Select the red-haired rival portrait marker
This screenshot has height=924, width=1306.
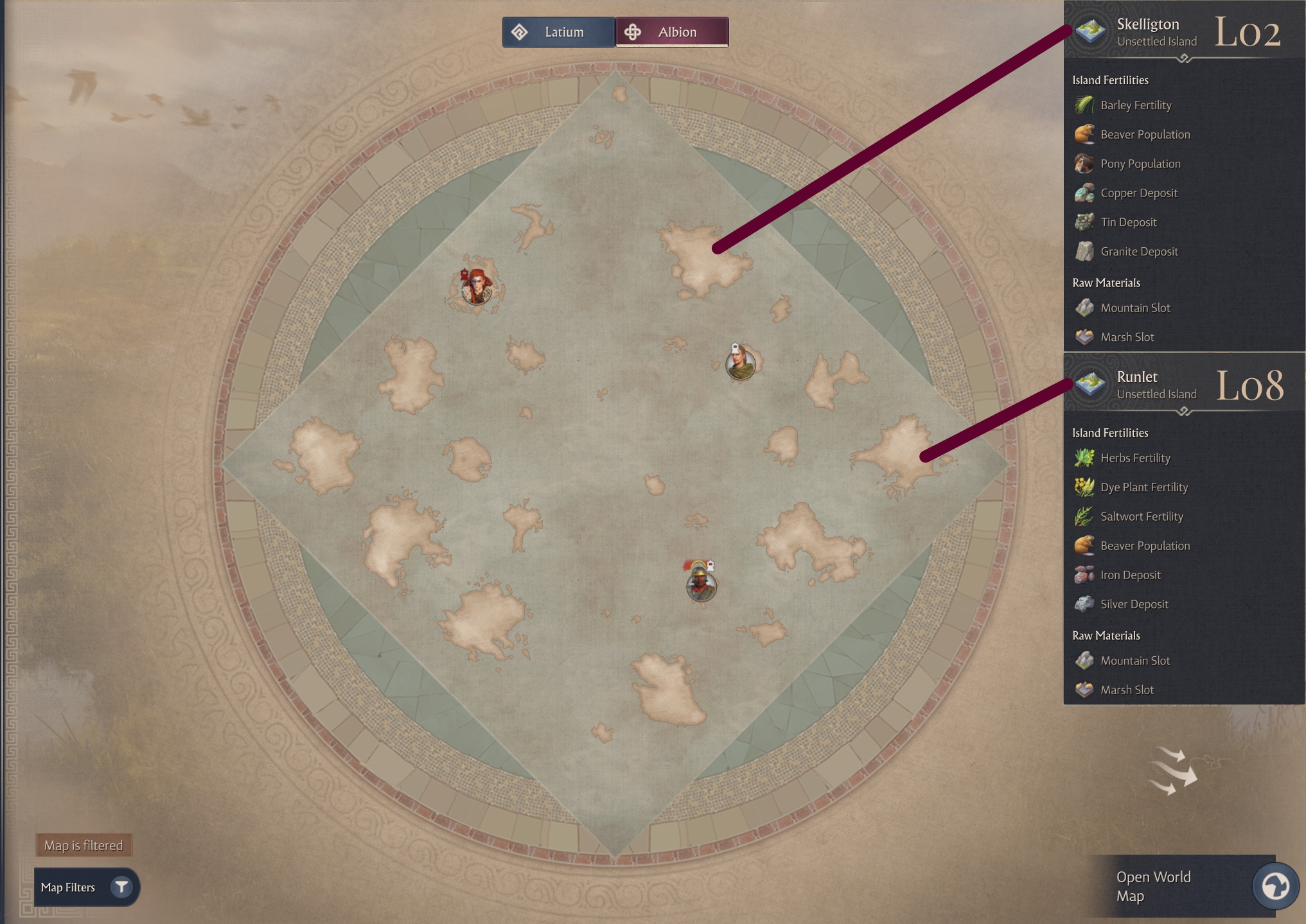pyautogui.click(x=477, y=287)
